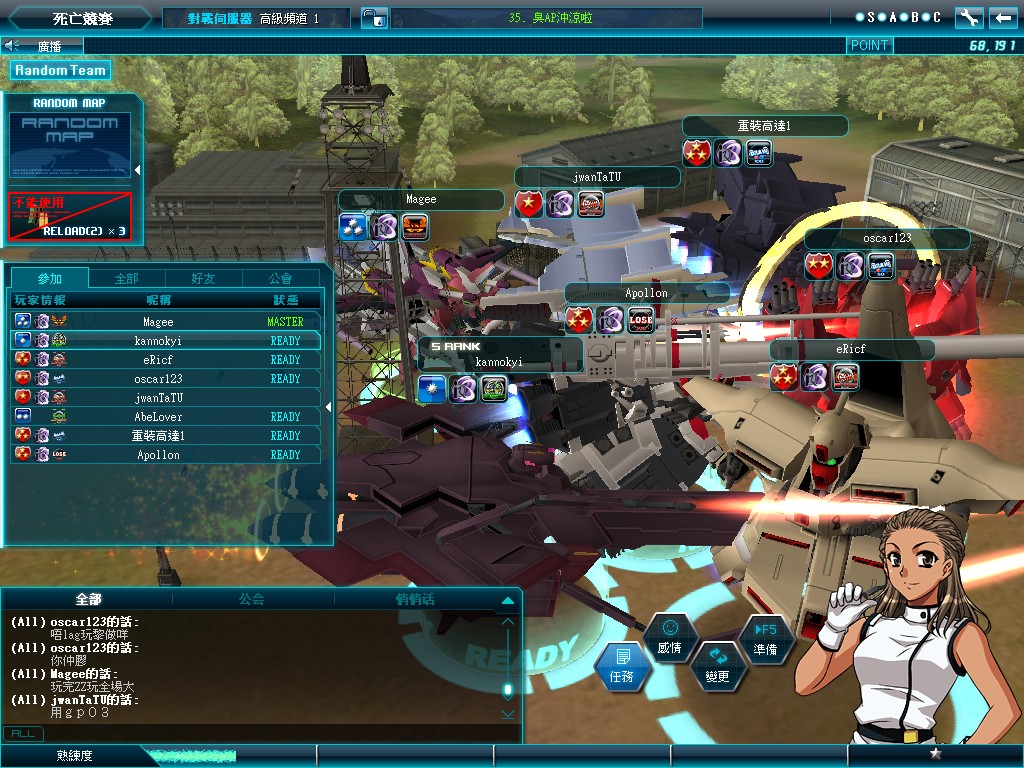Switch chat to the 悄悄話 whisper tab

(415, 599)
